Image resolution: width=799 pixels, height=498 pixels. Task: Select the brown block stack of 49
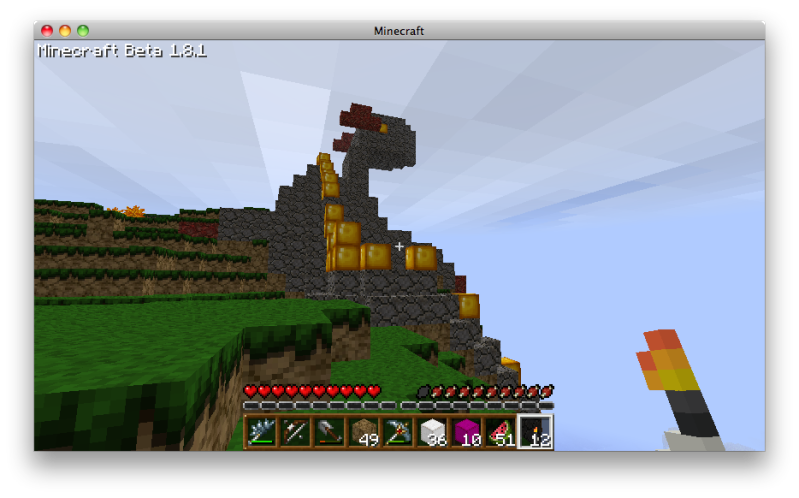(364, 432)
